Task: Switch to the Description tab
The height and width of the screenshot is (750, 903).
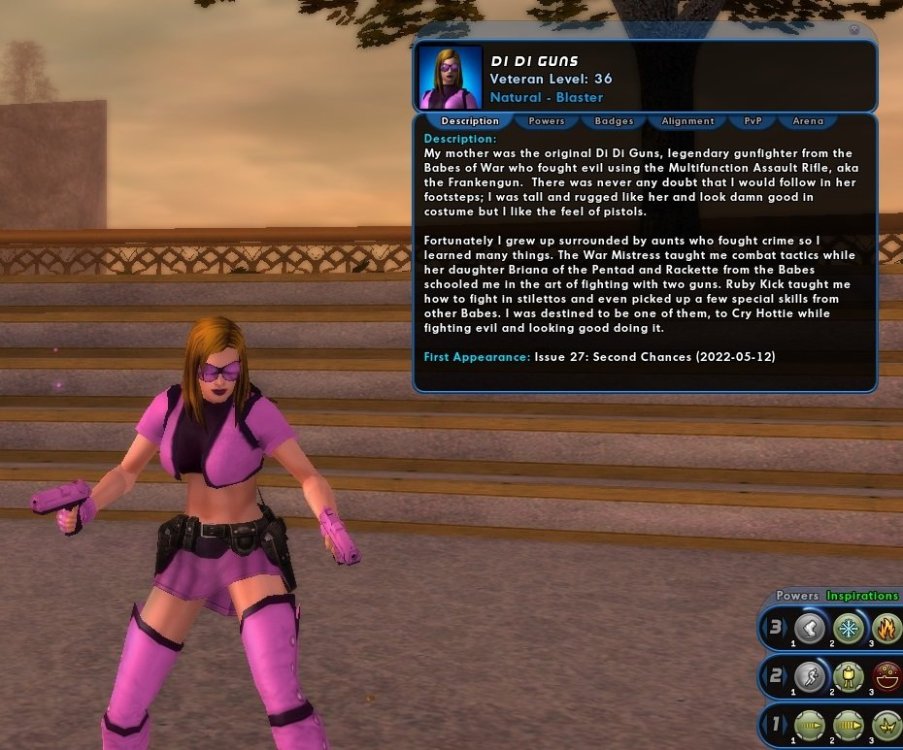Action: 469,121
